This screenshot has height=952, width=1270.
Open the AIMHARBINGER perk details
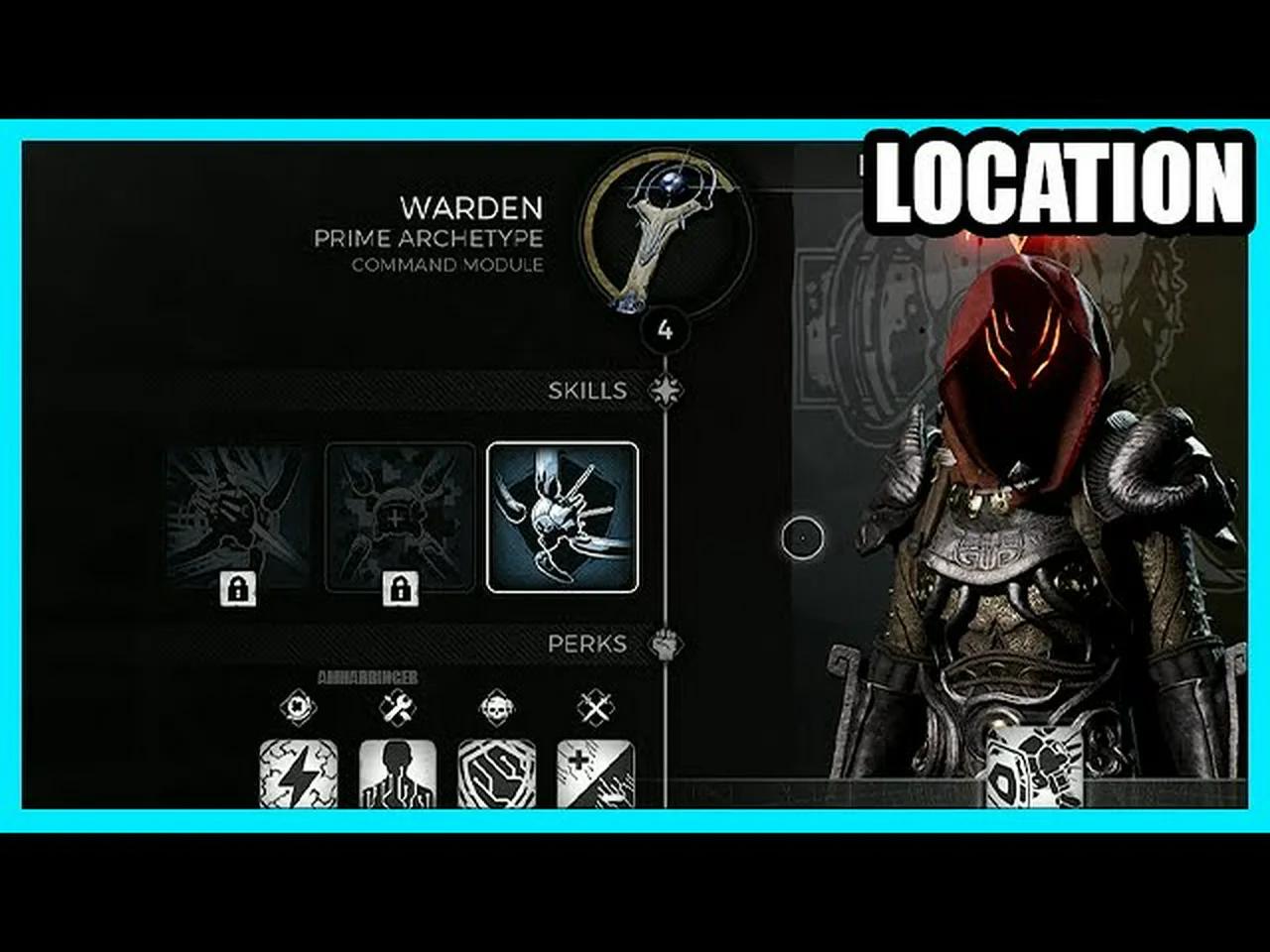click(x=370, y=677)
